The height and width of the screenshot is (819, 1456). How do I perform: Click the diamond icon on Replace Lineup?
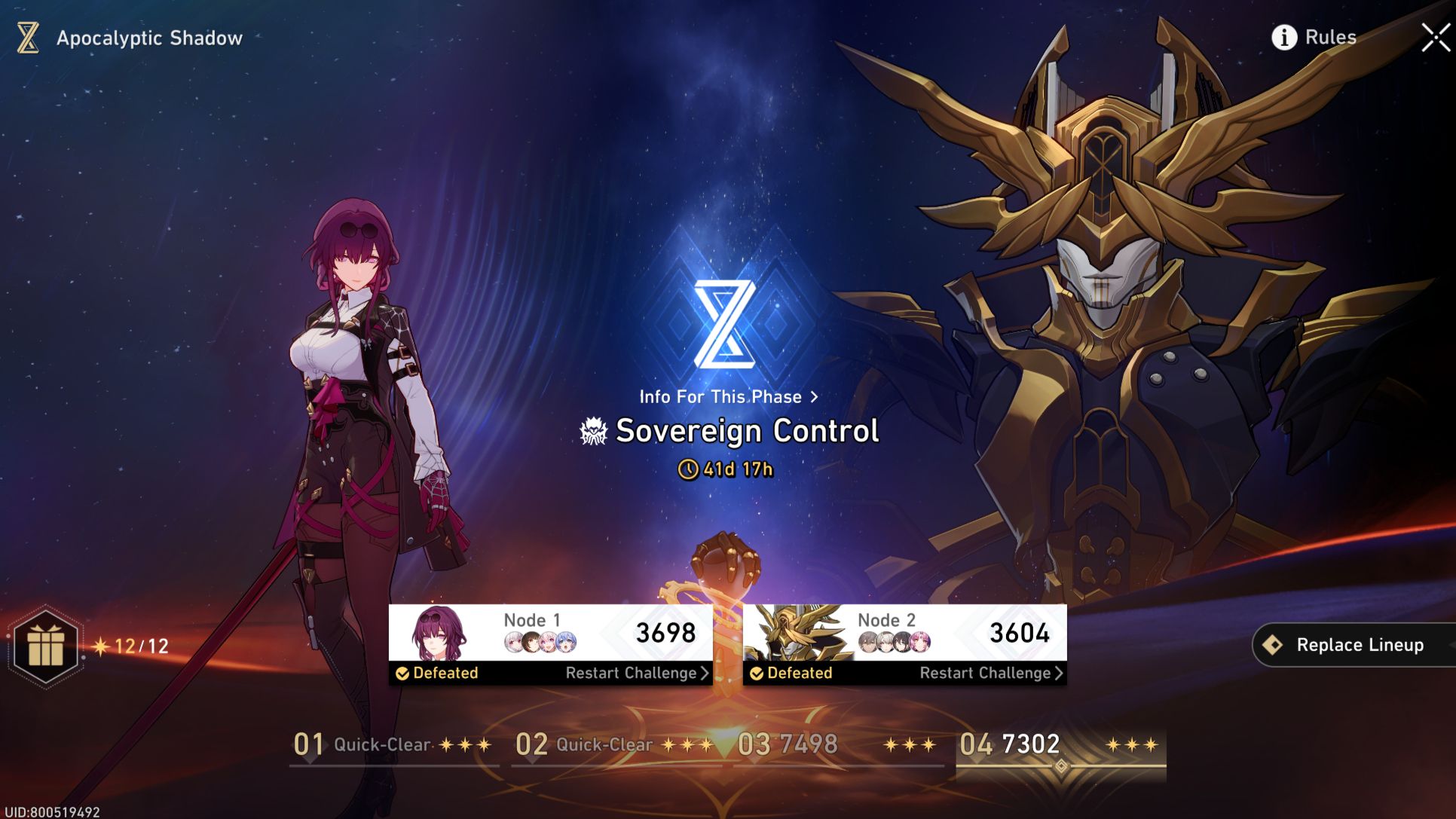[1274, 644]
